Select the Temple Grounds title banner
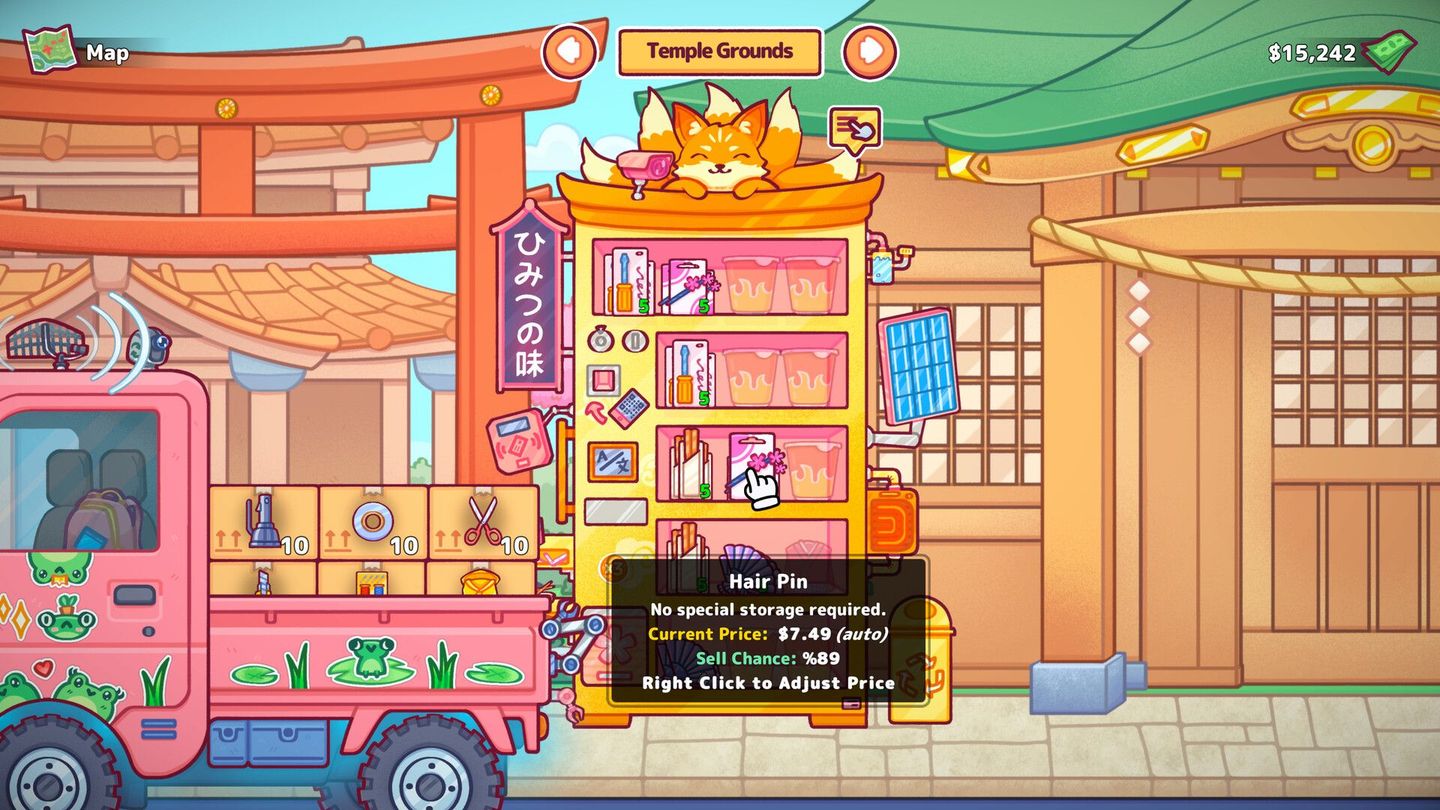The height and width of the screenshot is (810, 1440). tap(719, 50)
